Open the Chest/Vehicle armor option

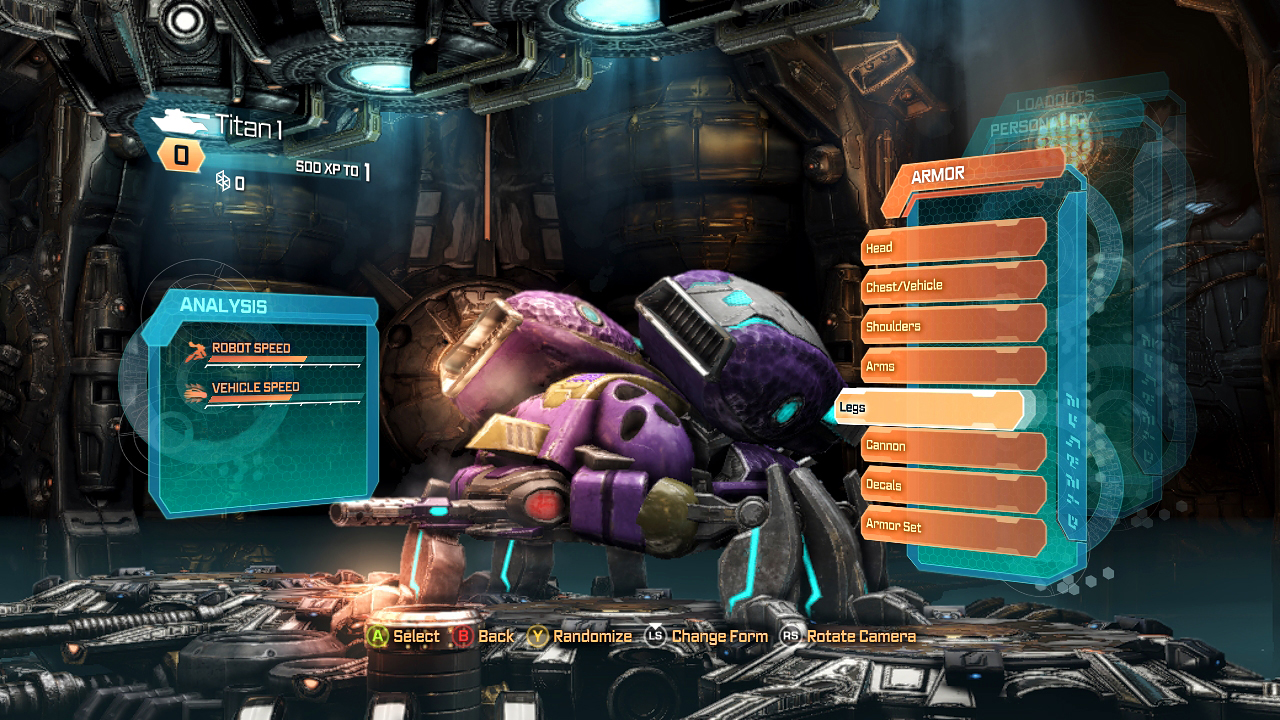coord(952,284)
